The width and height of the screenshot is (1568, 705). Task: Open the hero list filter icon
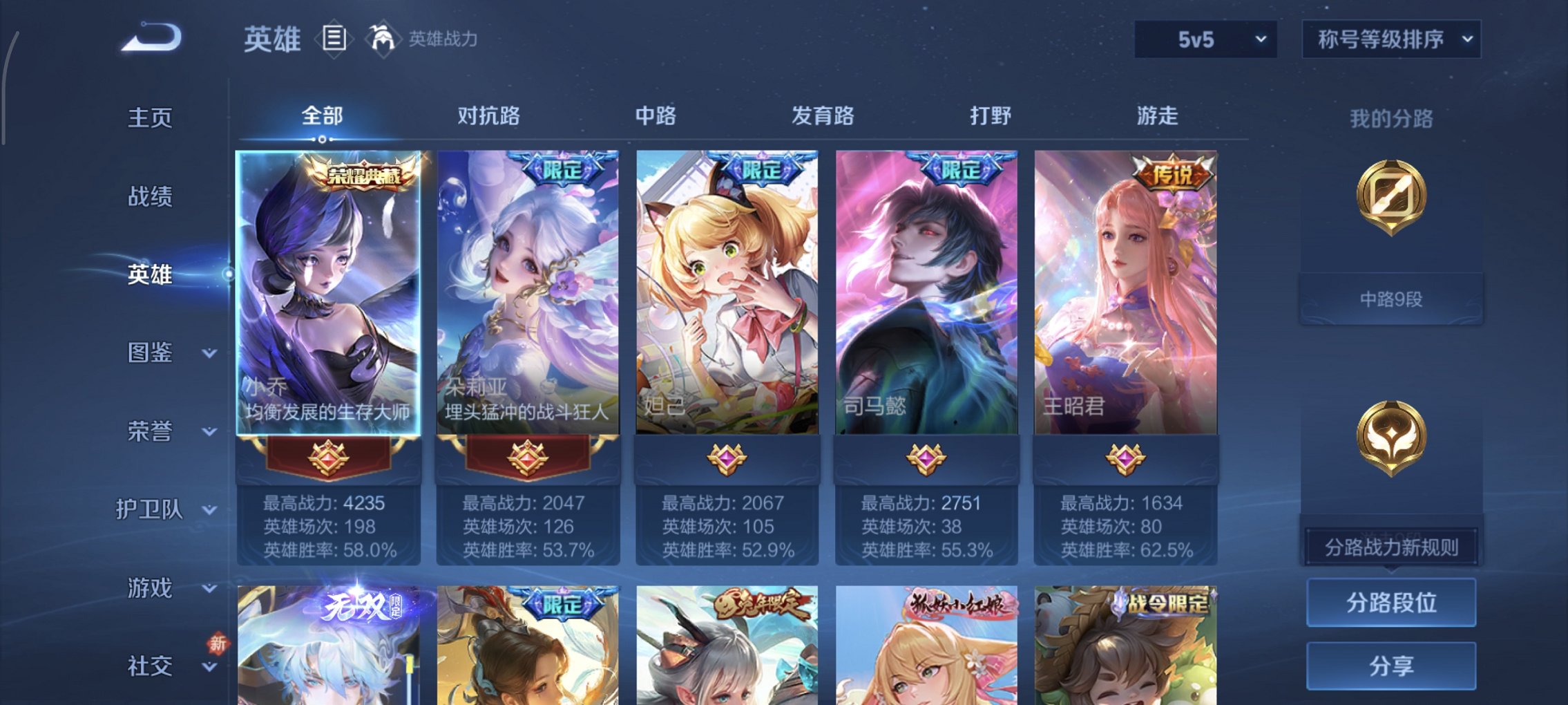point(334,39)
